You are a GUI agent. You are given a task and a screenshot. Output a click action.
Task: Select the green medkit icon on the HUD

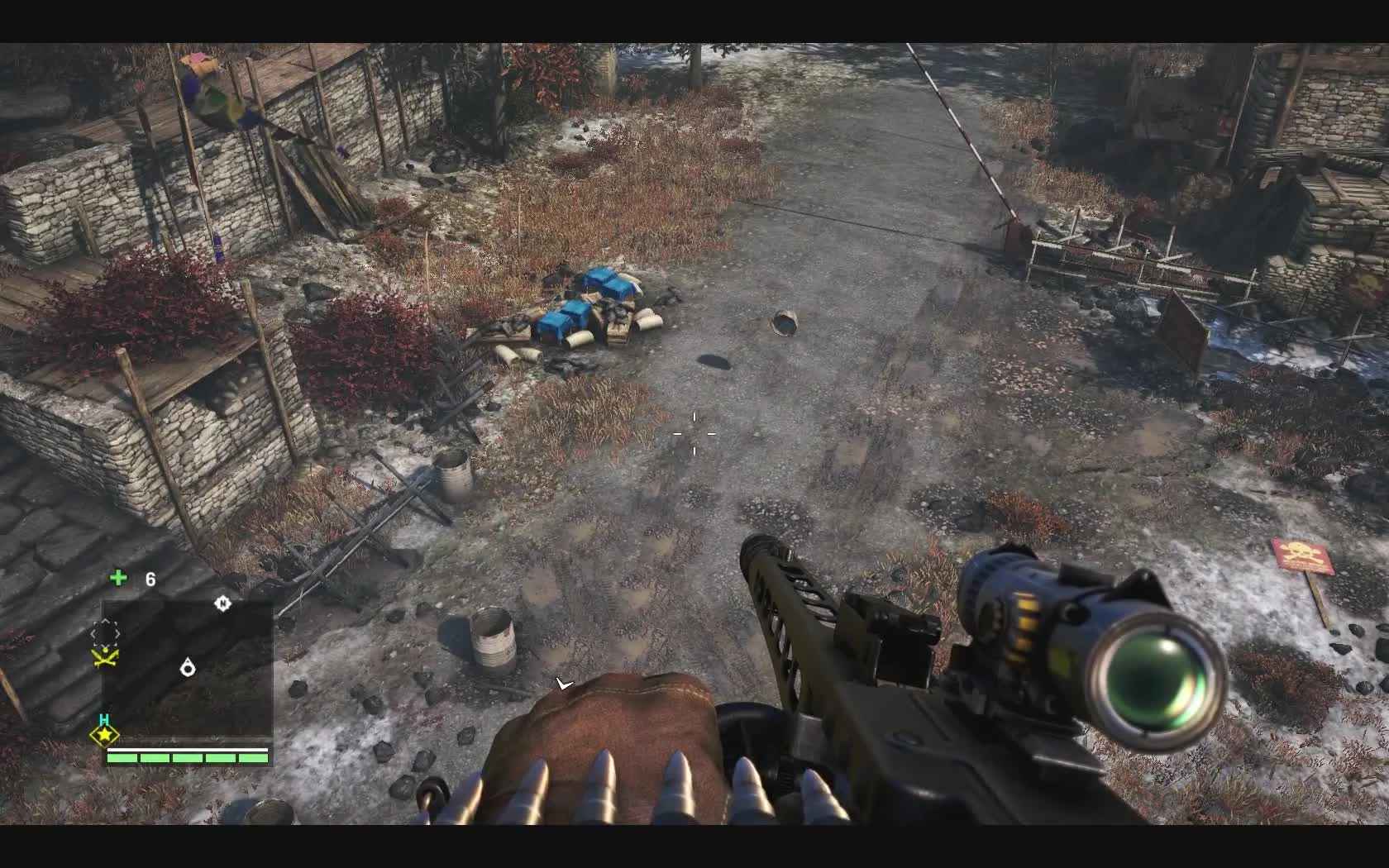click(x=118, y=577)
